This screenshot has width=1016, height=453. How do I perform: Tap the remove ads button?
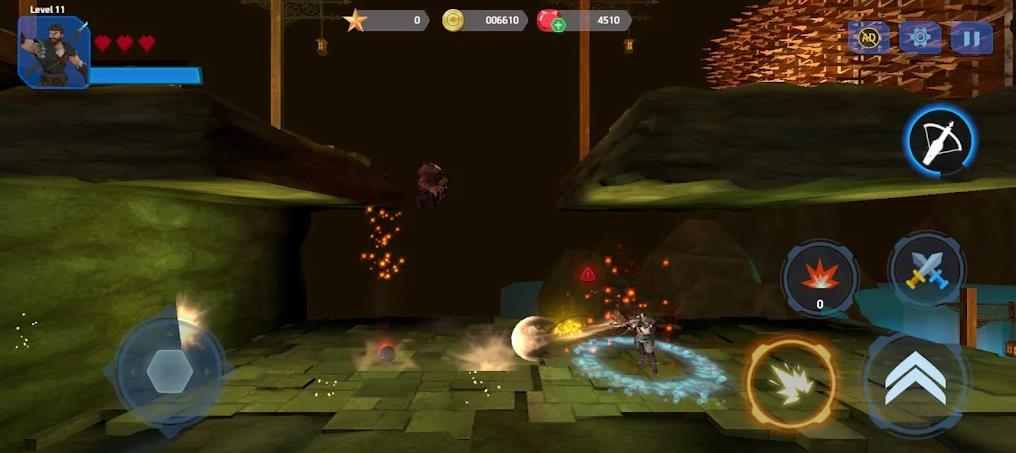pos(868,38)
